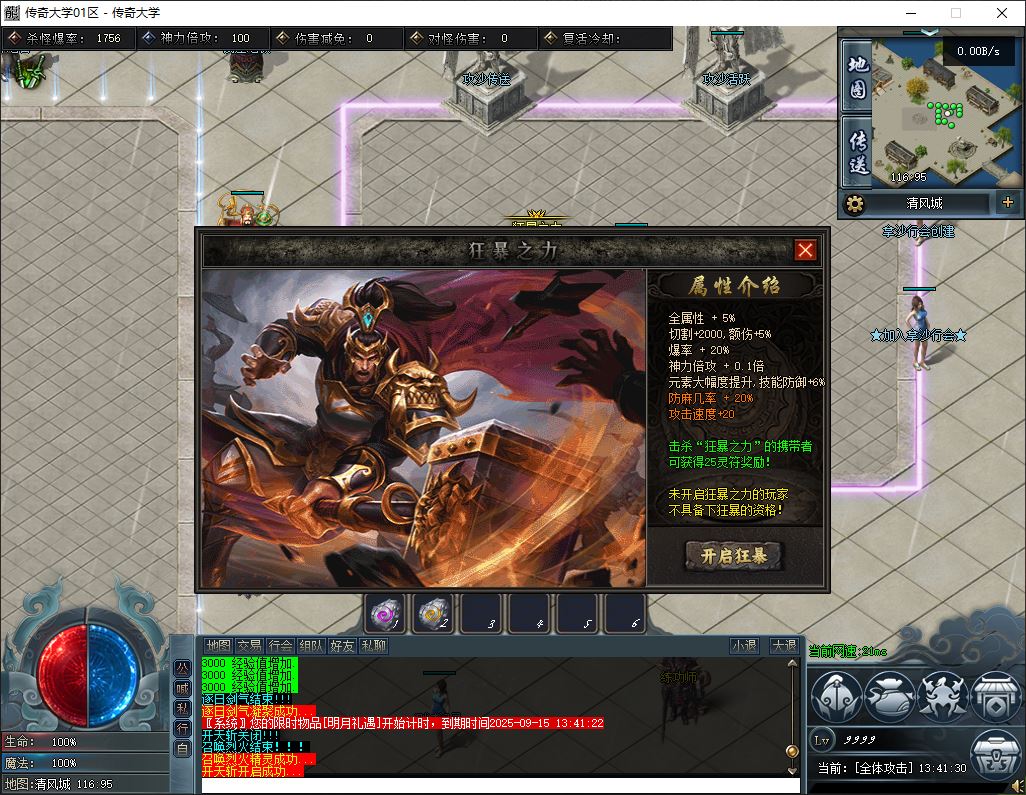
Task: Close the 狂暴之力 window
Action: point(805,250)
